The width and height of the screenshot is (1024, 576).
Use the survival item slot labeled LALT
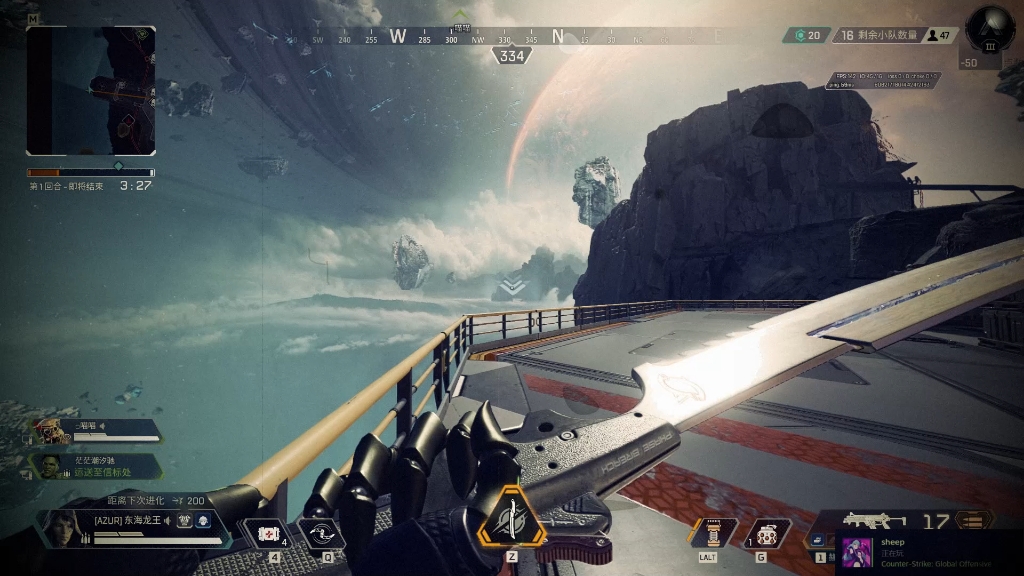712,533
